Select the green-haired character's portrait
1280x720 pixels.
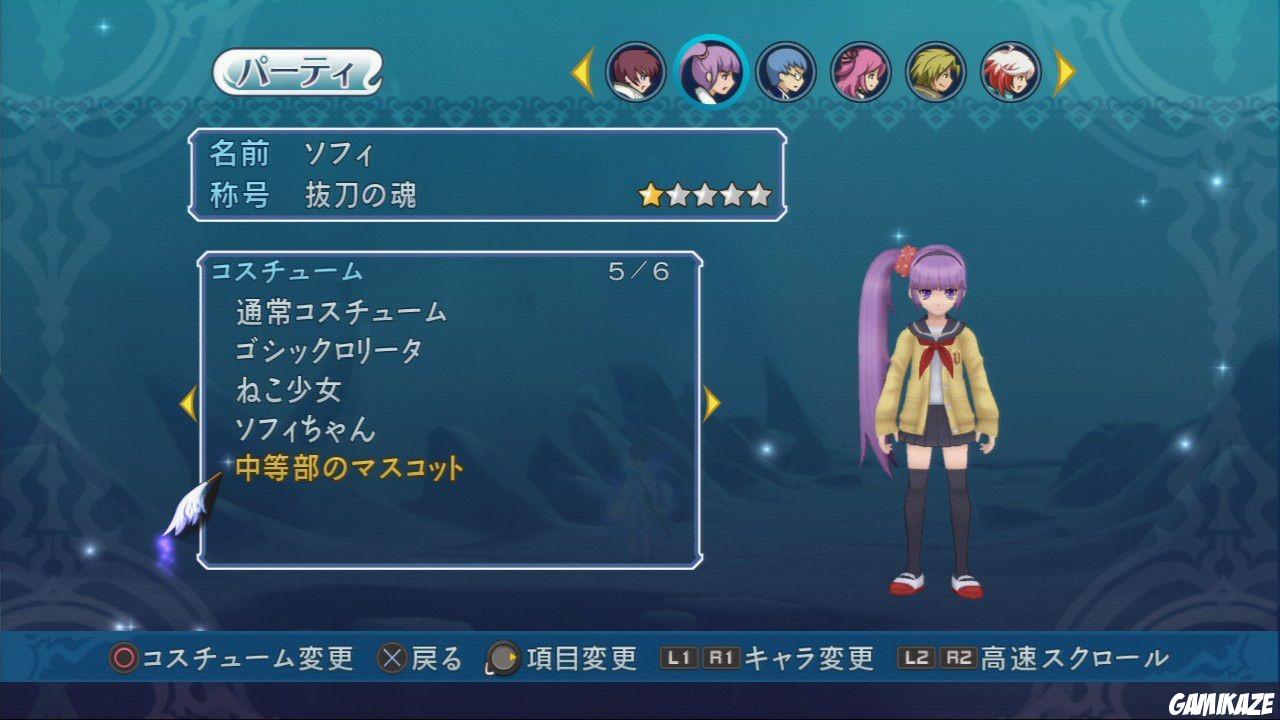click(937, 71)
